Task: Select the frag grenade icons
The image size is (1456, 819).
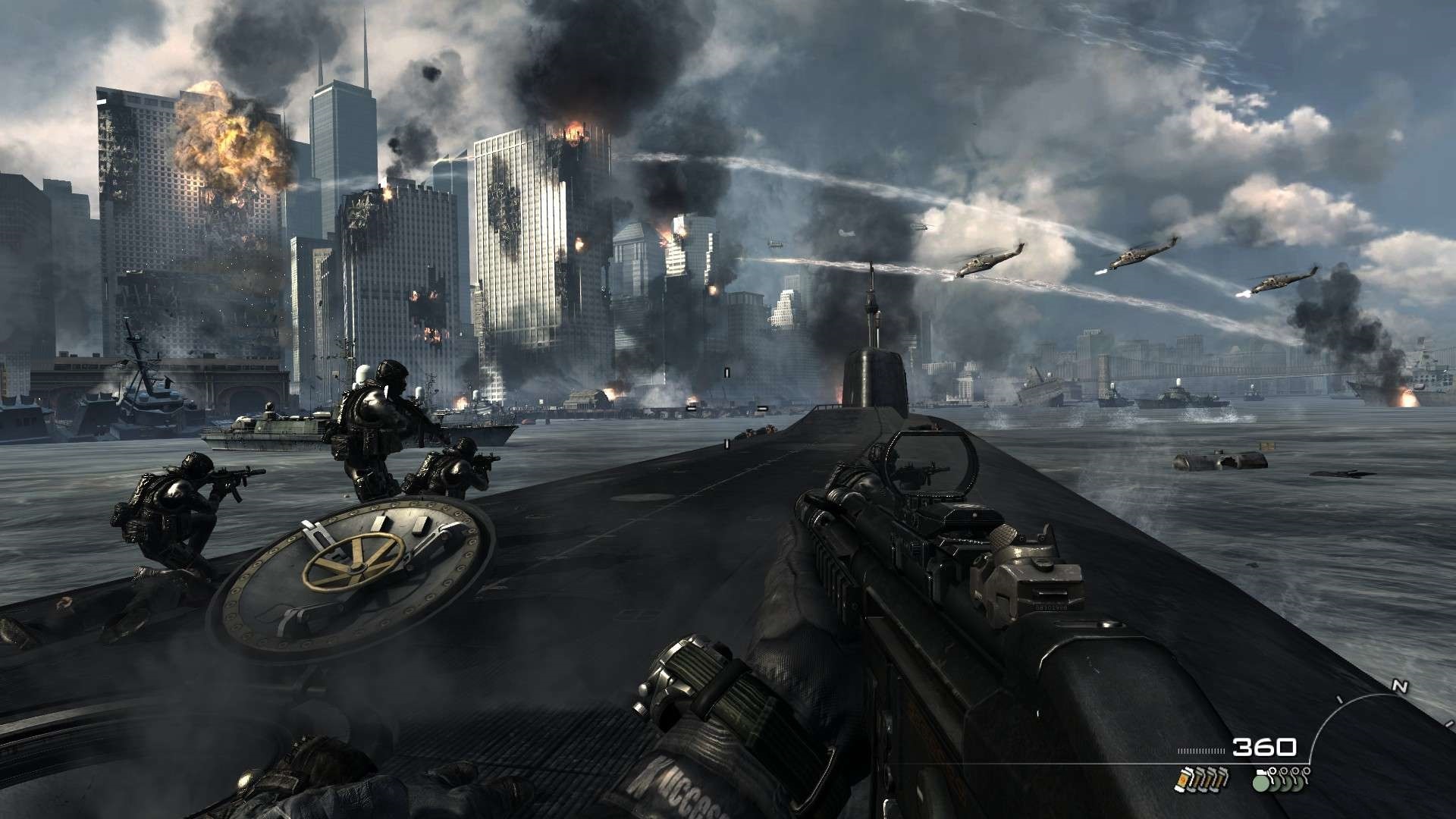Action: click(x=1281, y=778)
